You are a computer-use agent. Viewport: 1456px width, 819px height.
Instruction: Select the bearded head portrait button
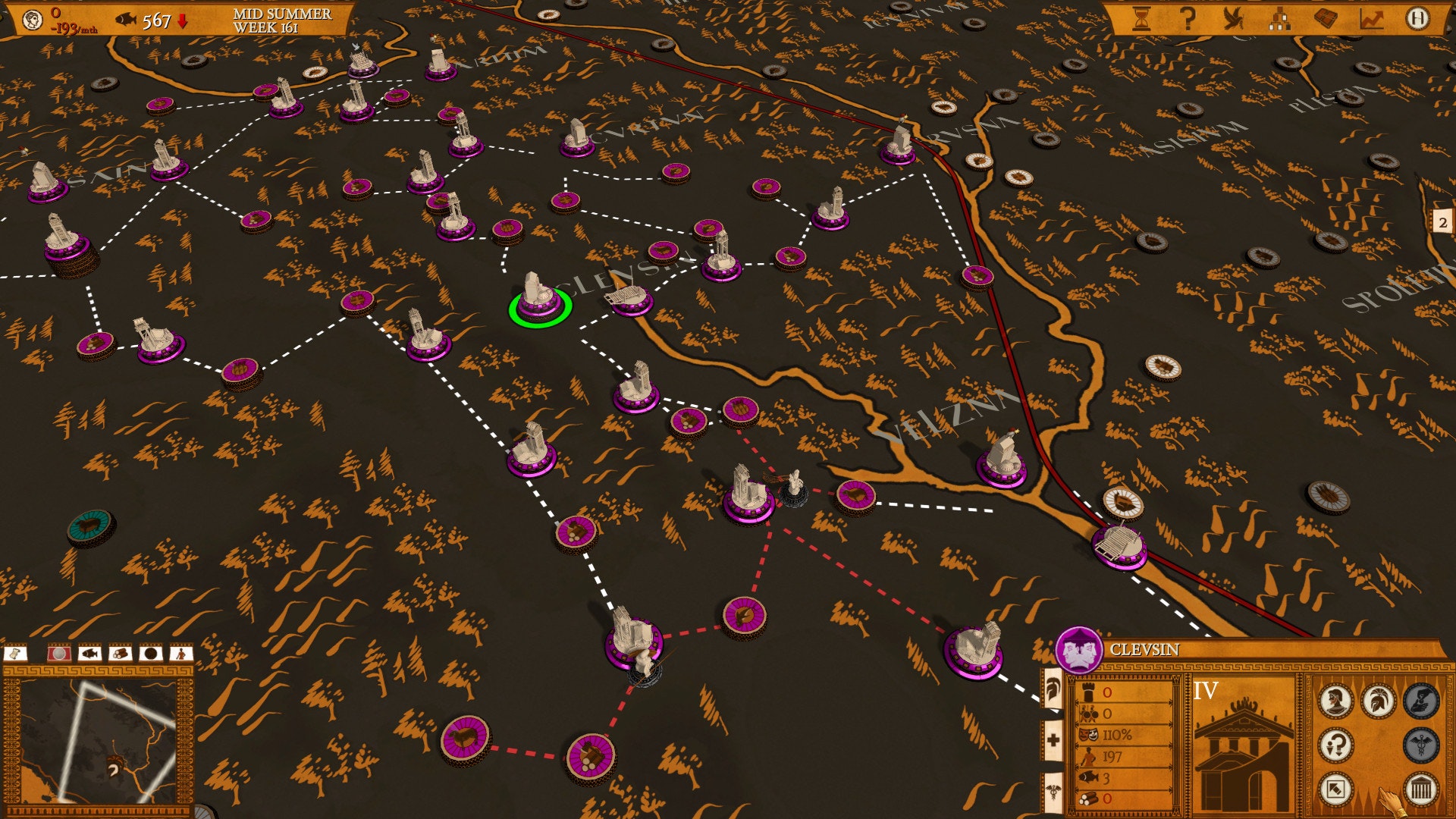coord(1335,700)
